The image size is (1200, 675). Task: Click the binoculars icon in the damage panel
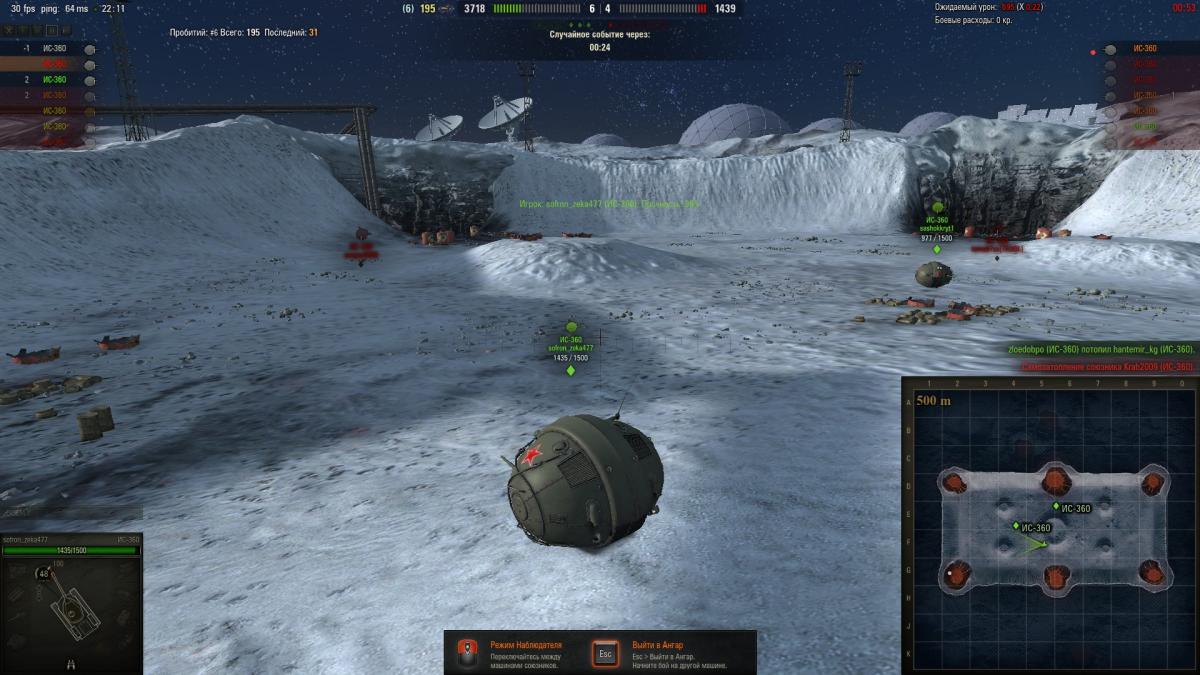click(71, 663)
